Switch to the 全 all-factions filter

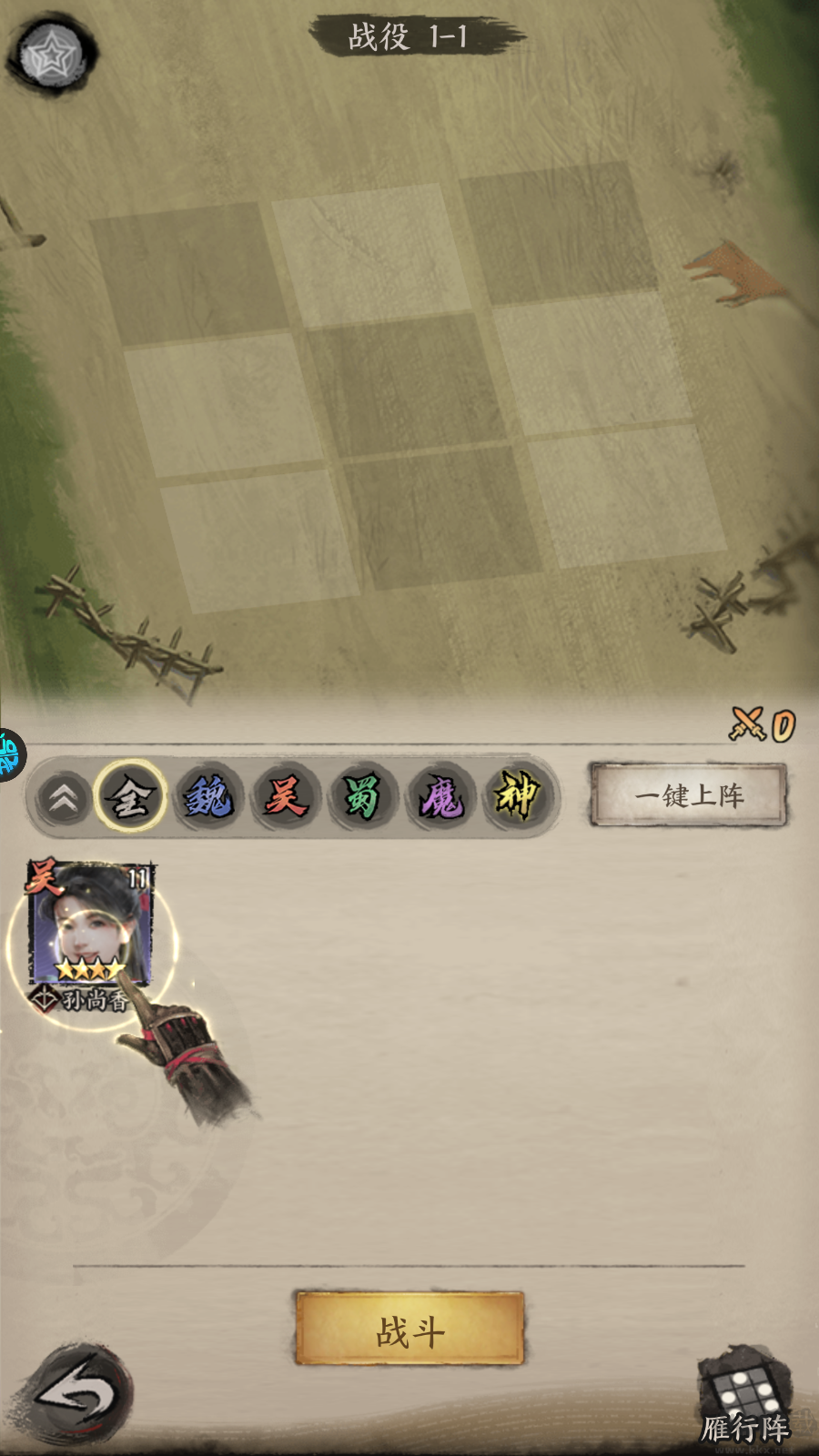(130, 797)
